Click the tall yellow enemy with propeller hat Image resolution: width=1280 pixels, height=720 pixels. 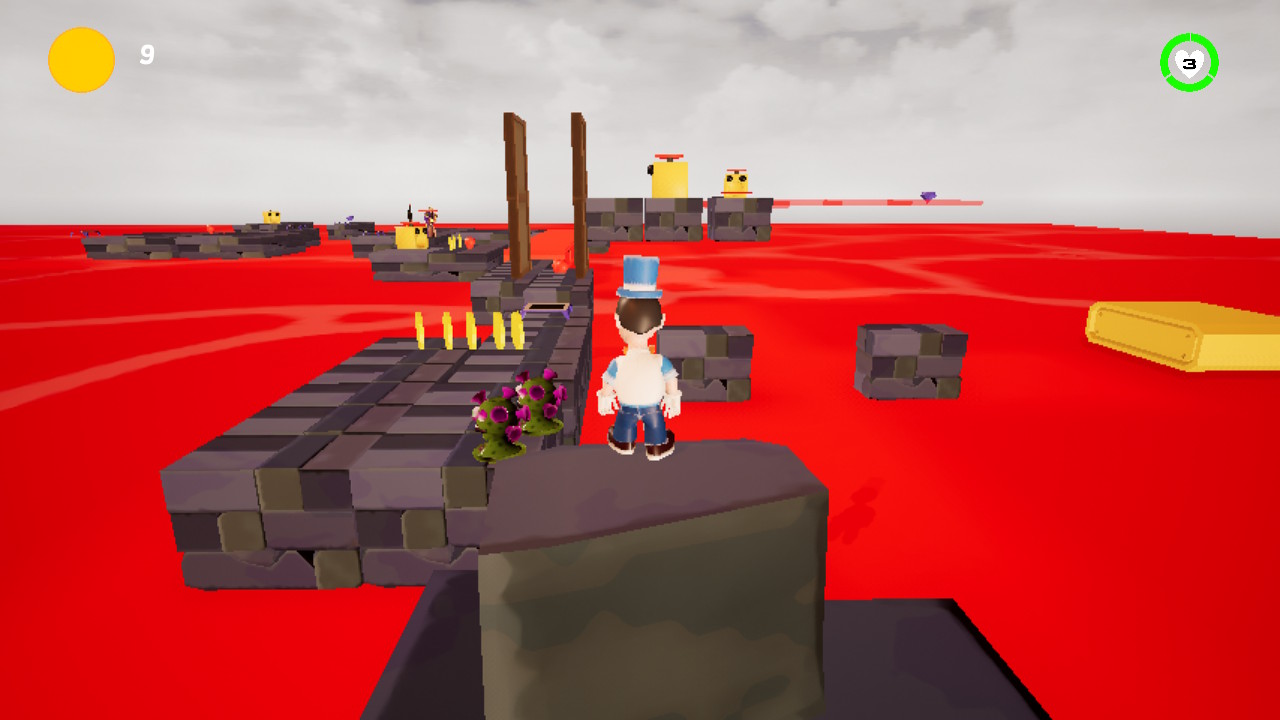tap(670, 180)
